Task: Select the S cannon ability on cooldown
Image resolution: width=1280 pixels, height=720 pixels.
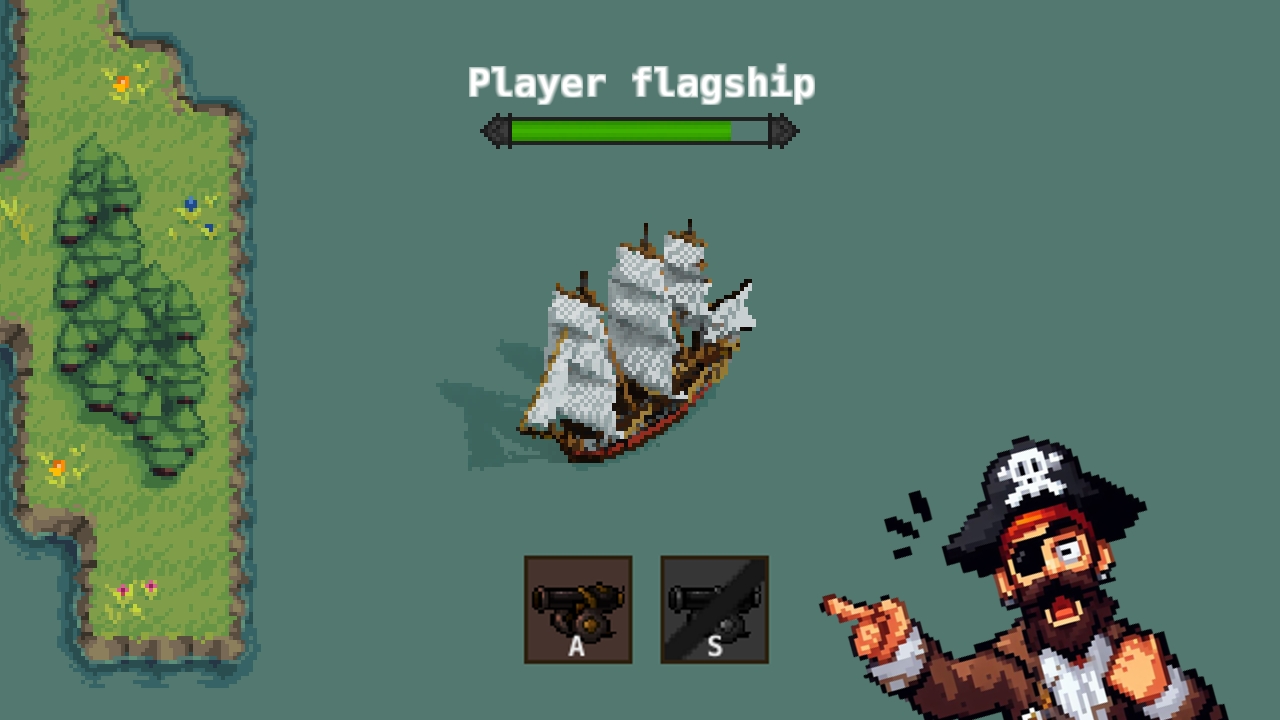Action: [714, 608]
